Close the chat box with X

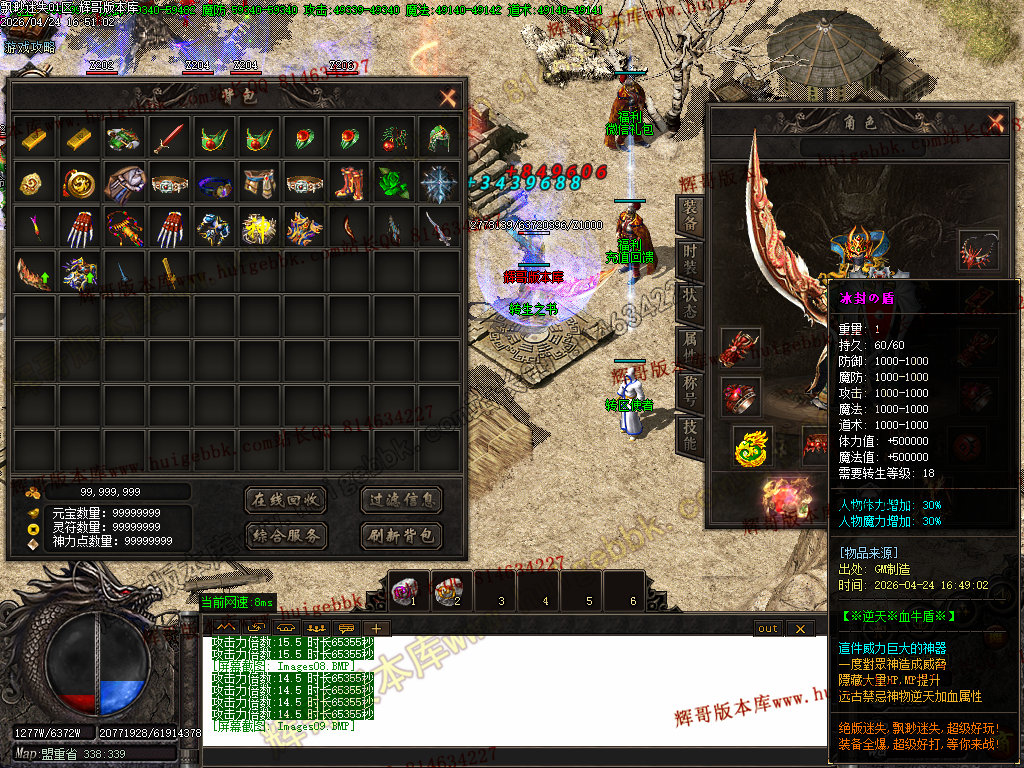(x=799, y=629)
